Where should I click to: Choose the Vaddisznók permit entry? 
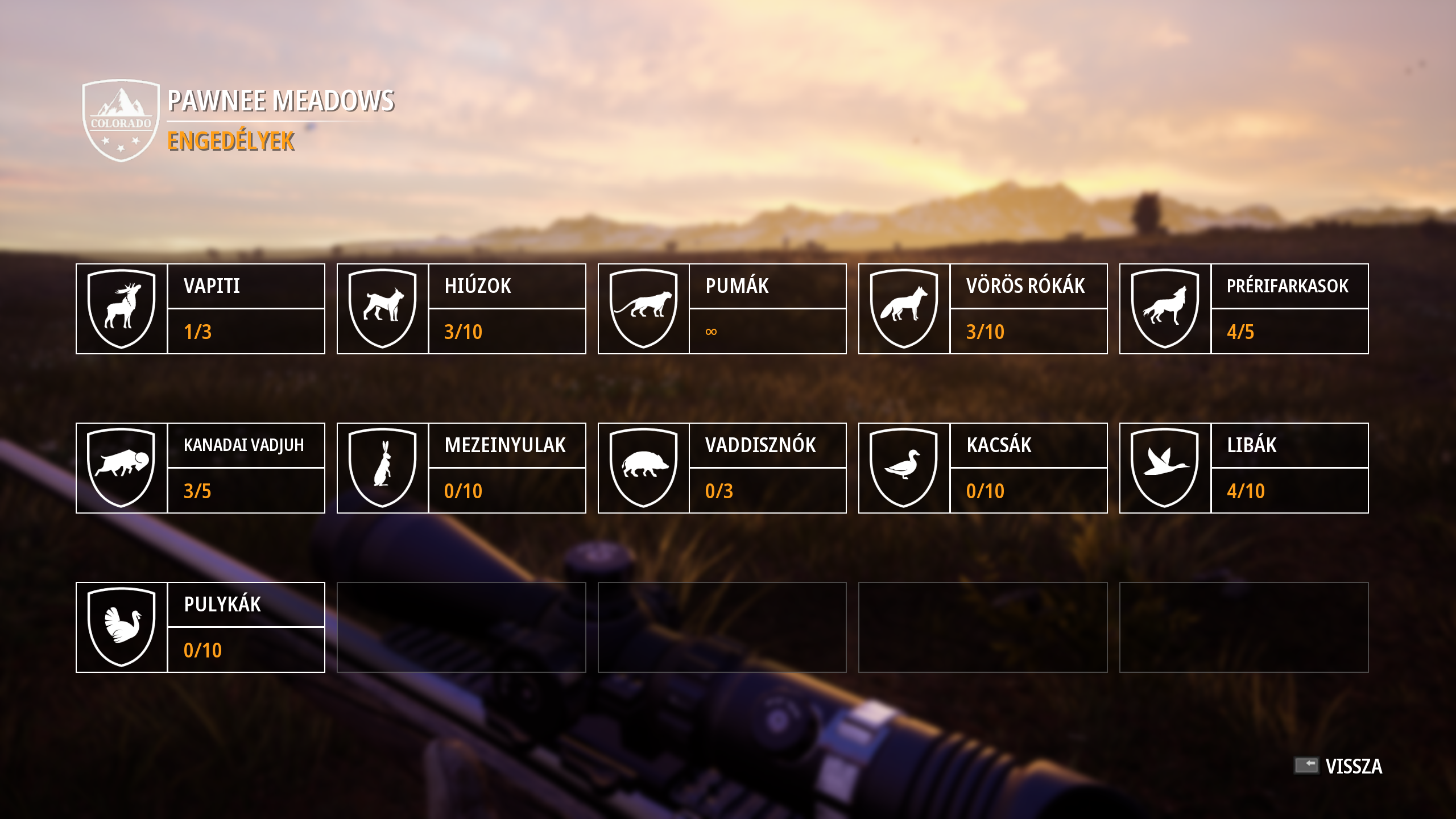pyautogui.click(x=722, y=468)
